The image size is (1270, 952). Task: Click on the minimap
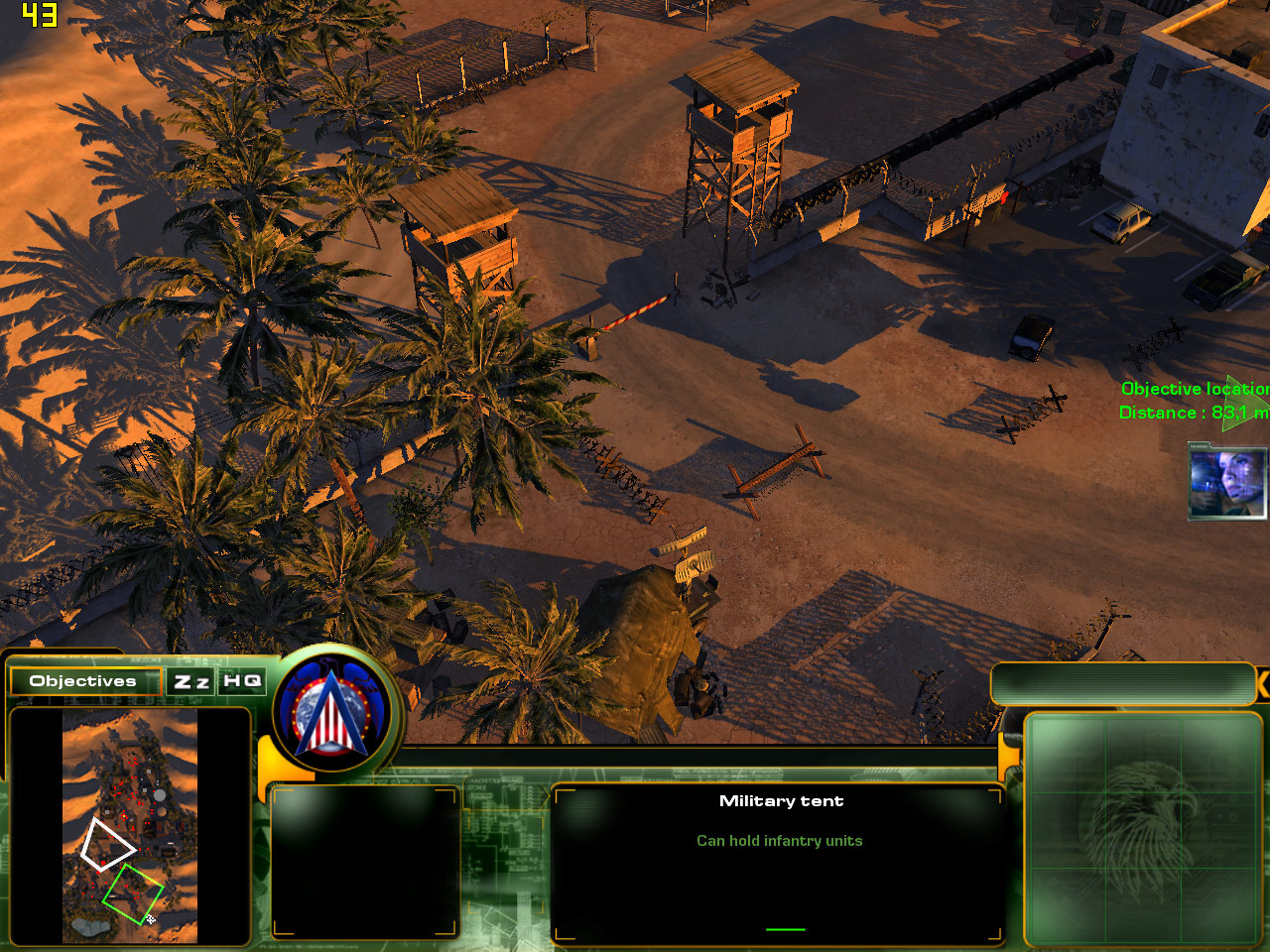click(x=130, y=825)
